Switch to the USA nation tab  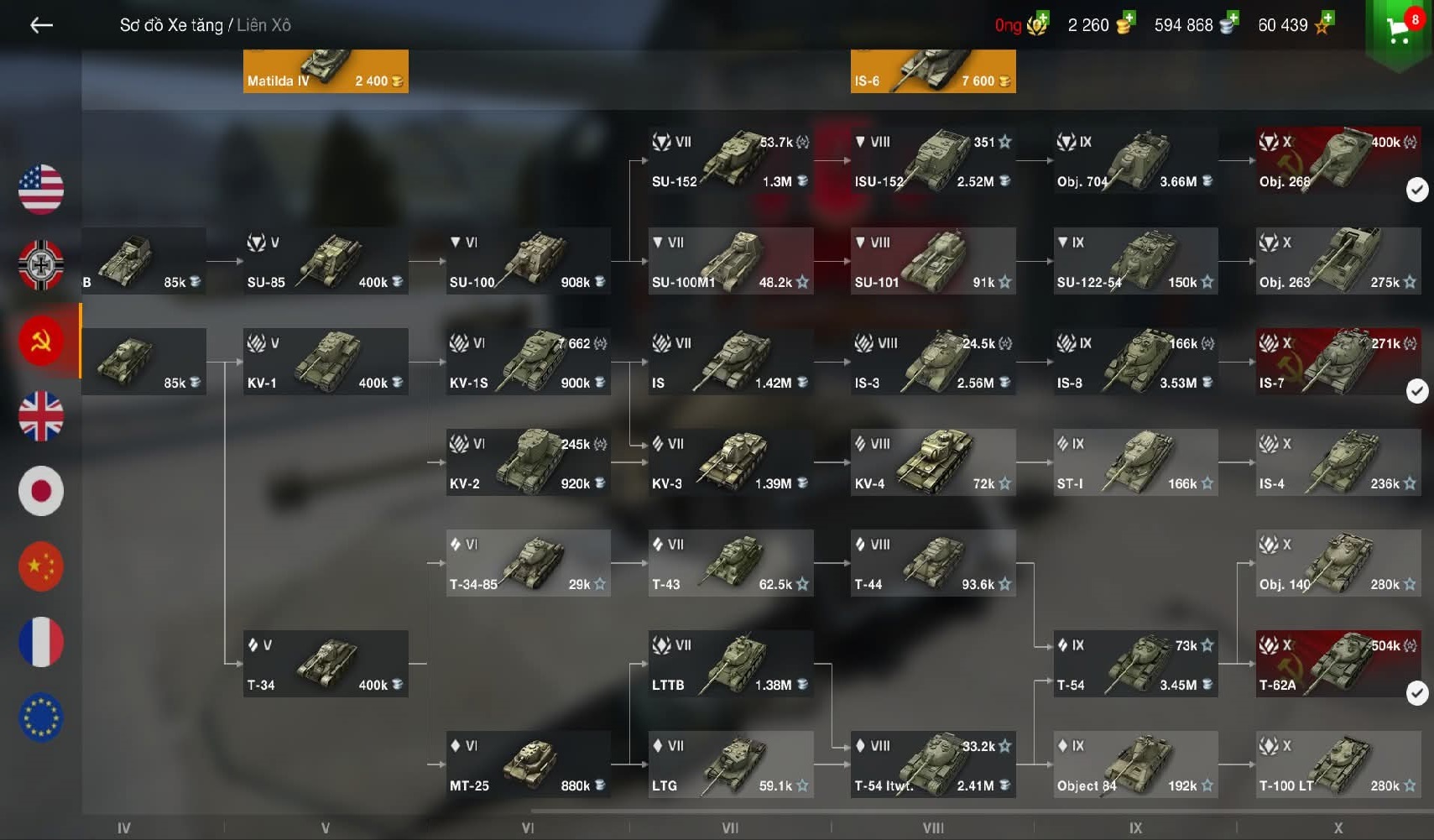click(41, 189)
